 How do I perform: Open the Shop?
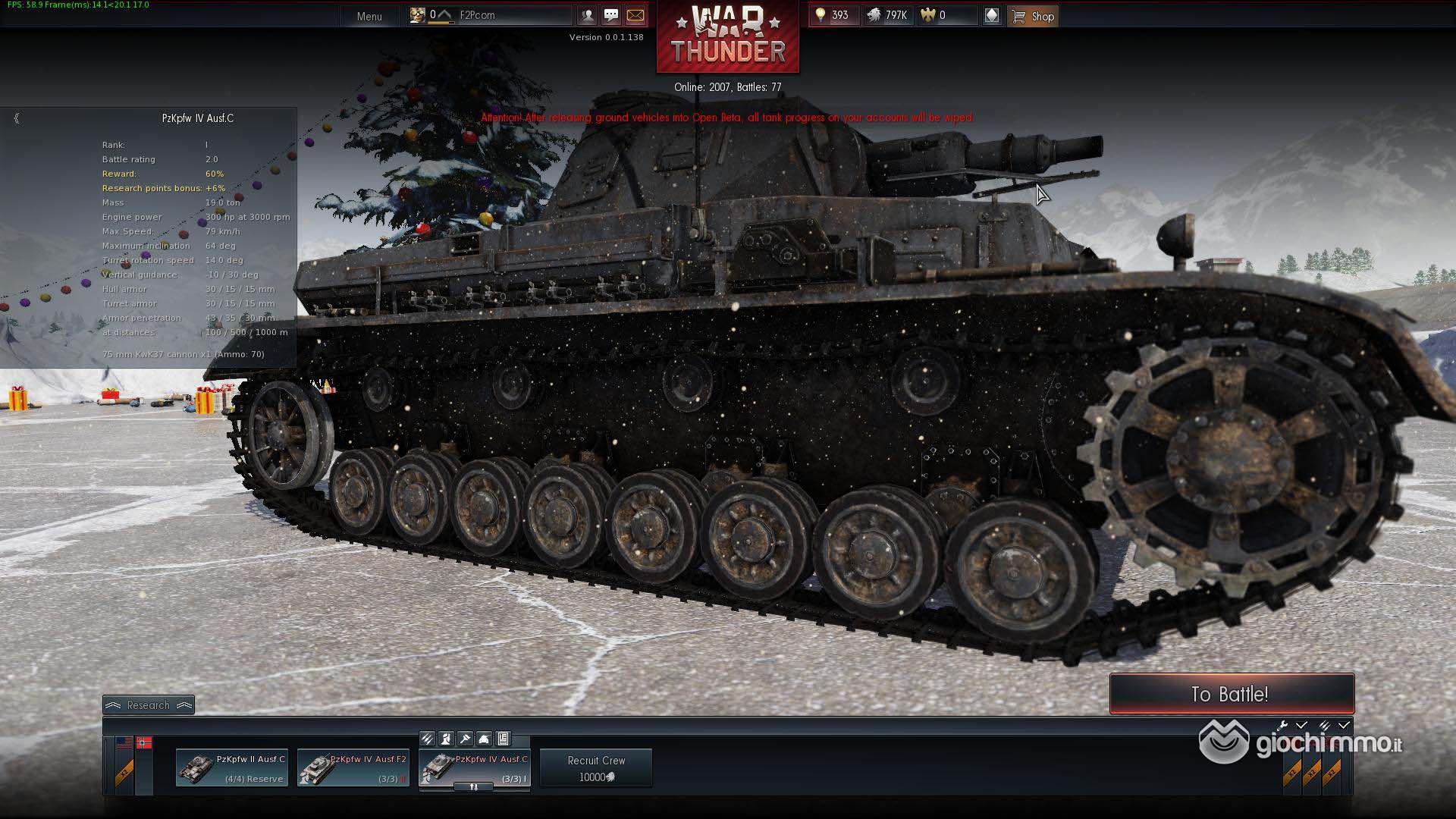click(1033, 16)
